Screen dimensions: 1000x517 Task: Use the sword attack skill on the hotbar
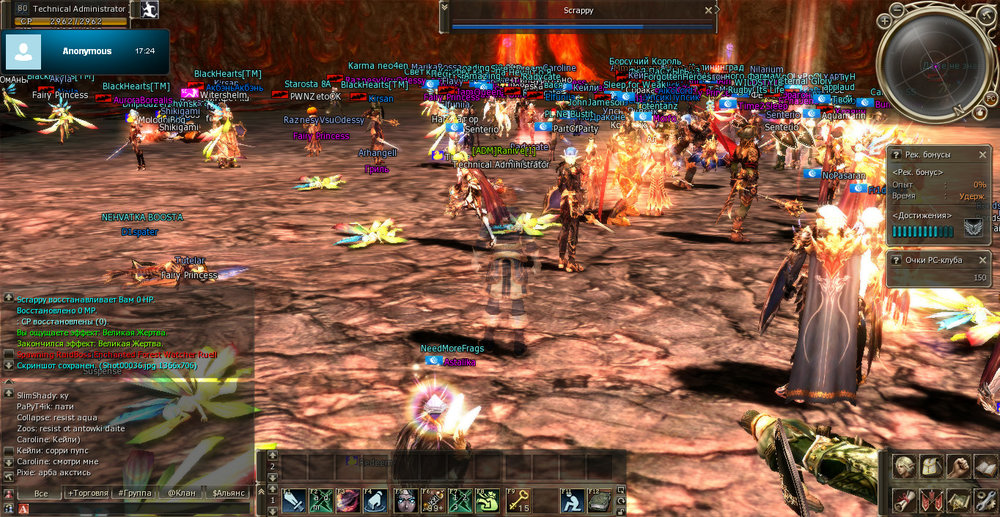pyautogui.click(x=294, y=499)
